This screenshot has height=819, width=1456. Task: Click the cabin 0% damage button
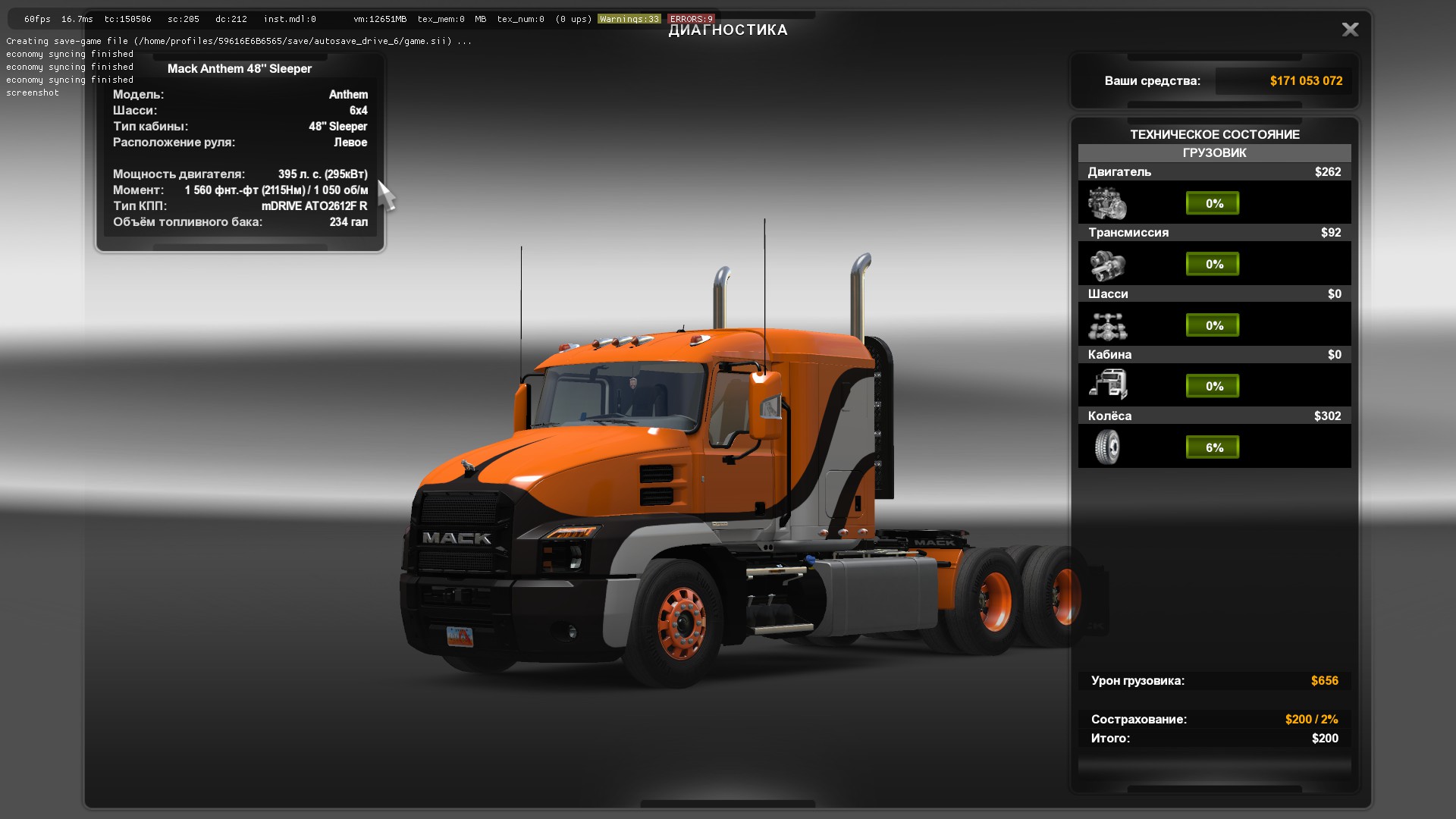coord(1213,386)
